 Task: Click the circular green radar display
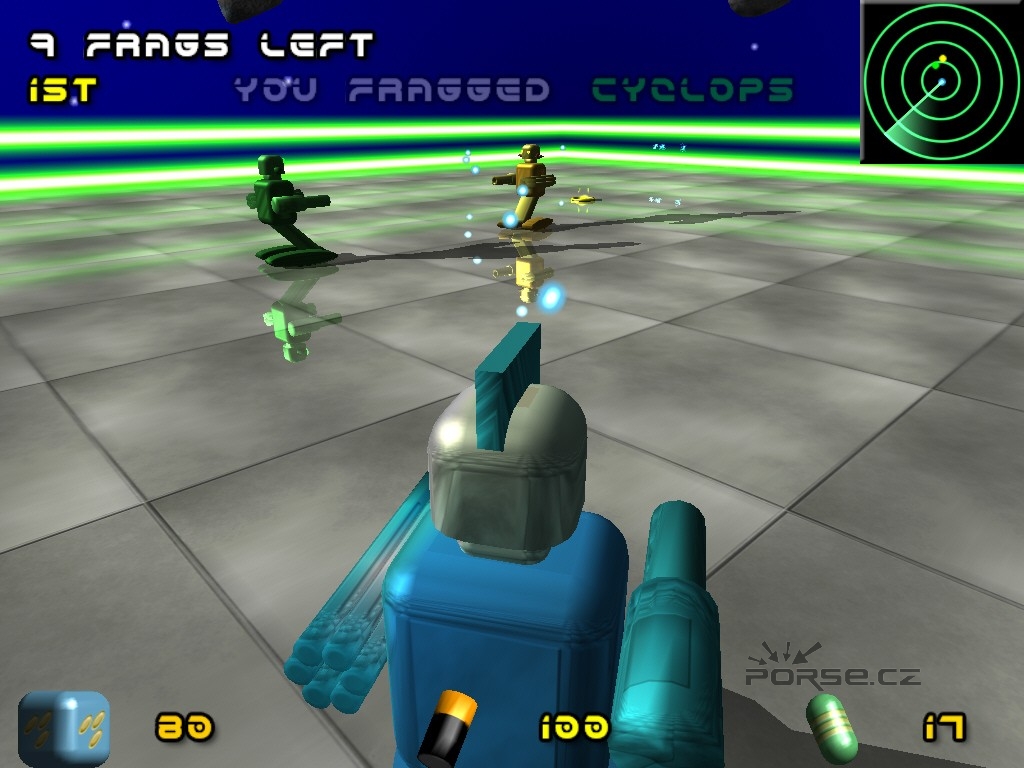941,81
